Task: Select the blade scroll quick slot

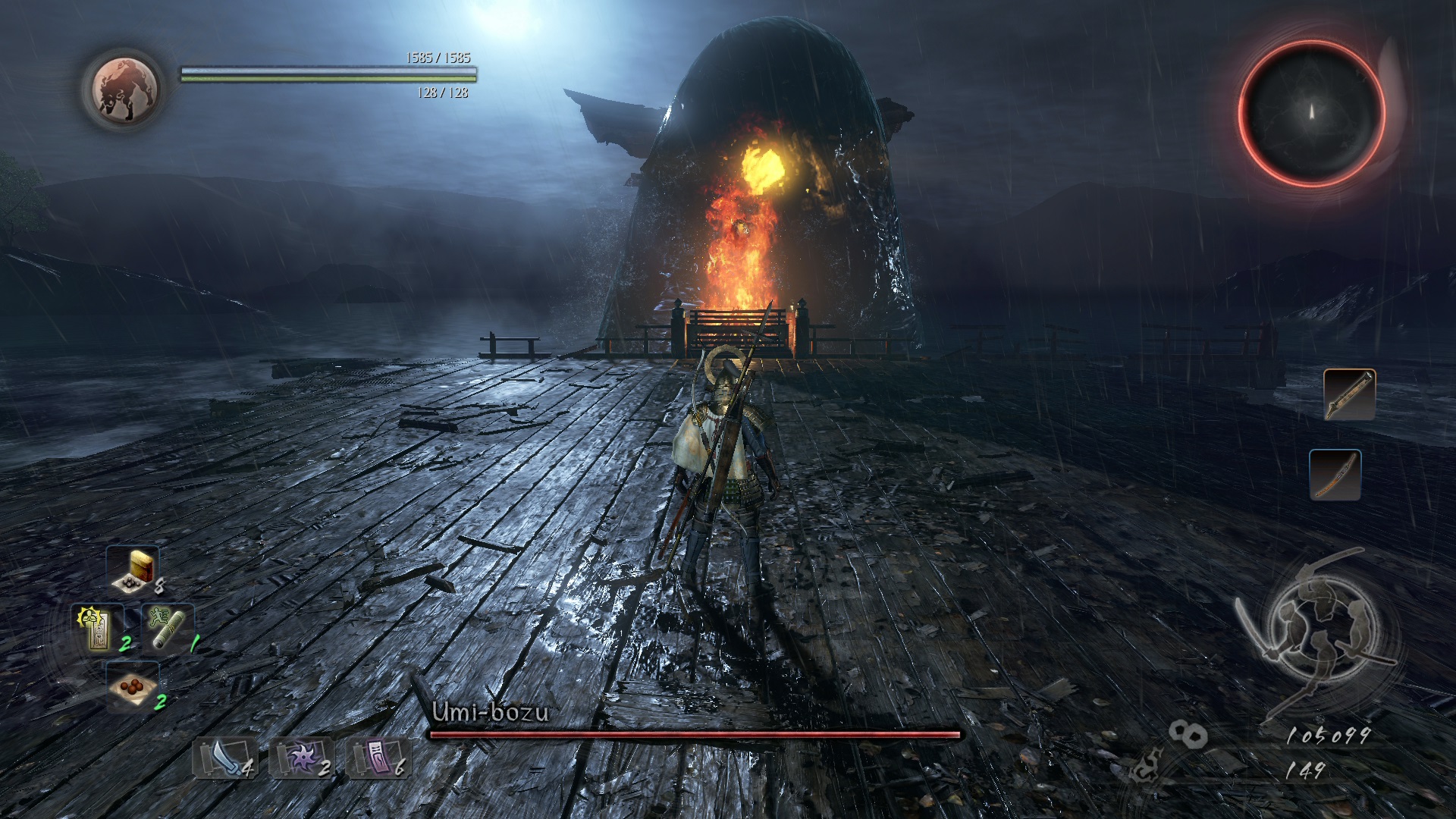Action: 224,757
